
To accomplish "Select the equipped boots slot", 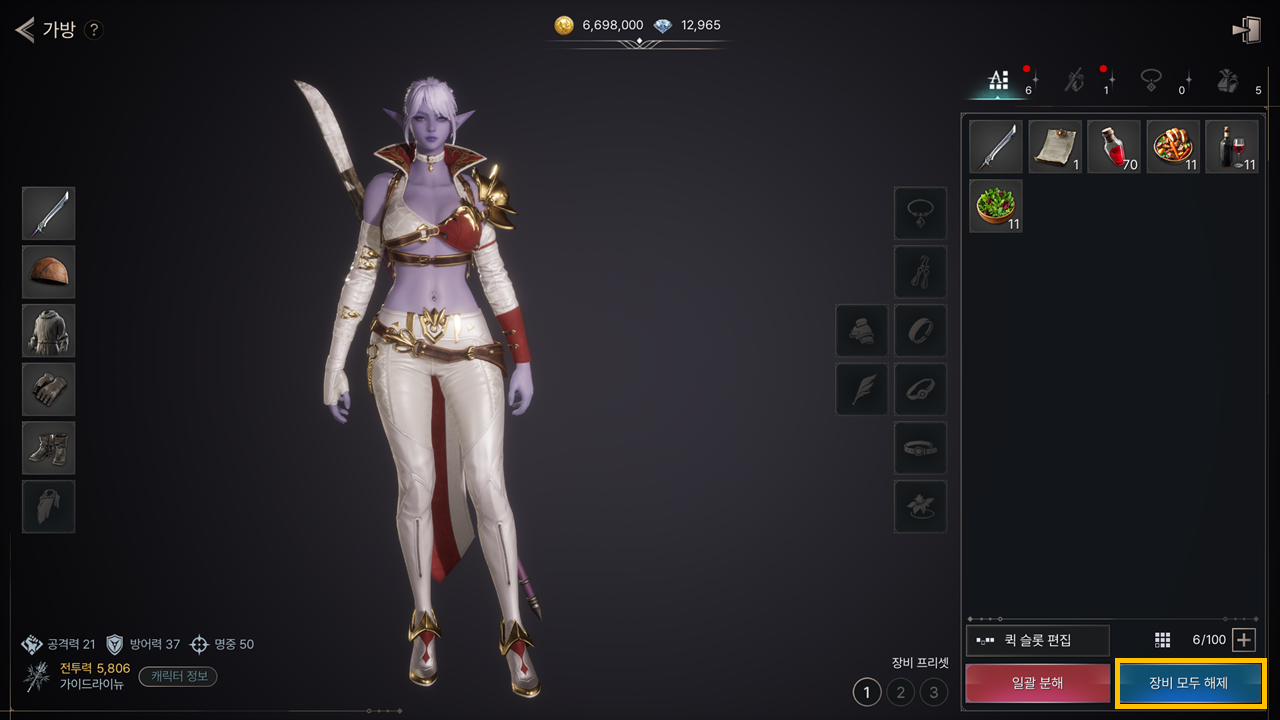I will click(x=49, y=448).
